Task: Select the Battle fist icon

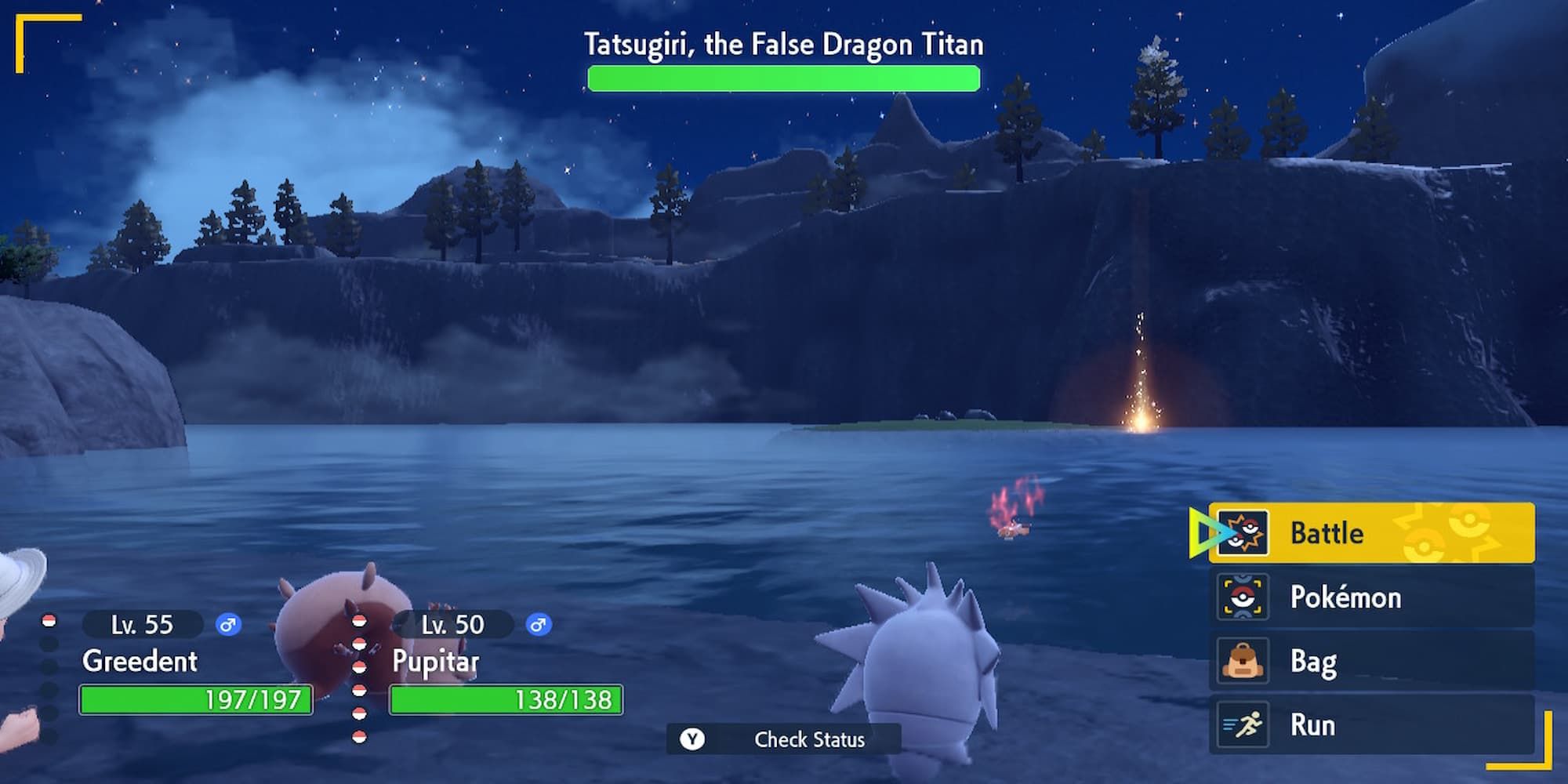Action: [x=1243, y=532]
